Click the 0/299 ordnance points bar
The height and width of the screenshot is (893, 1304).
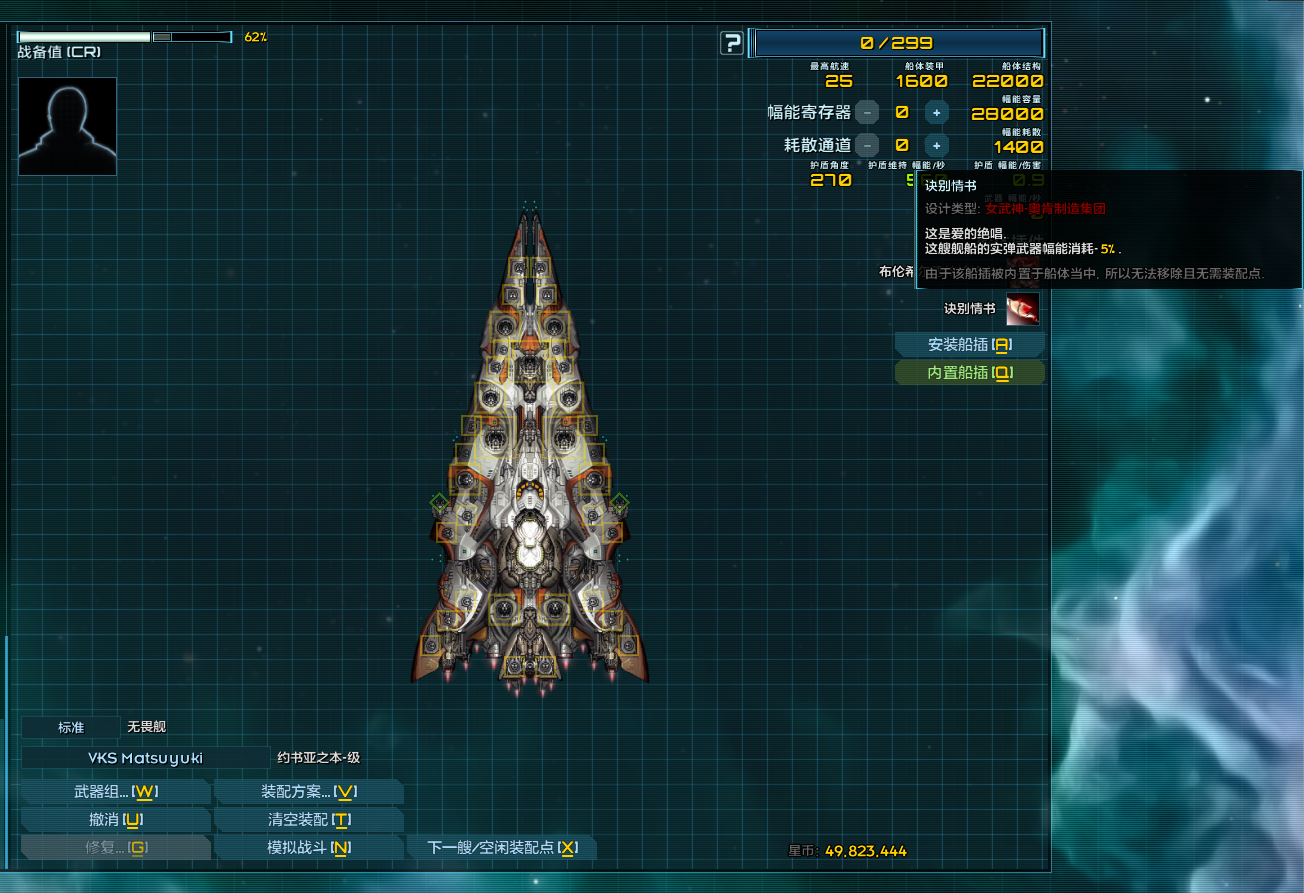pos(897,43)
